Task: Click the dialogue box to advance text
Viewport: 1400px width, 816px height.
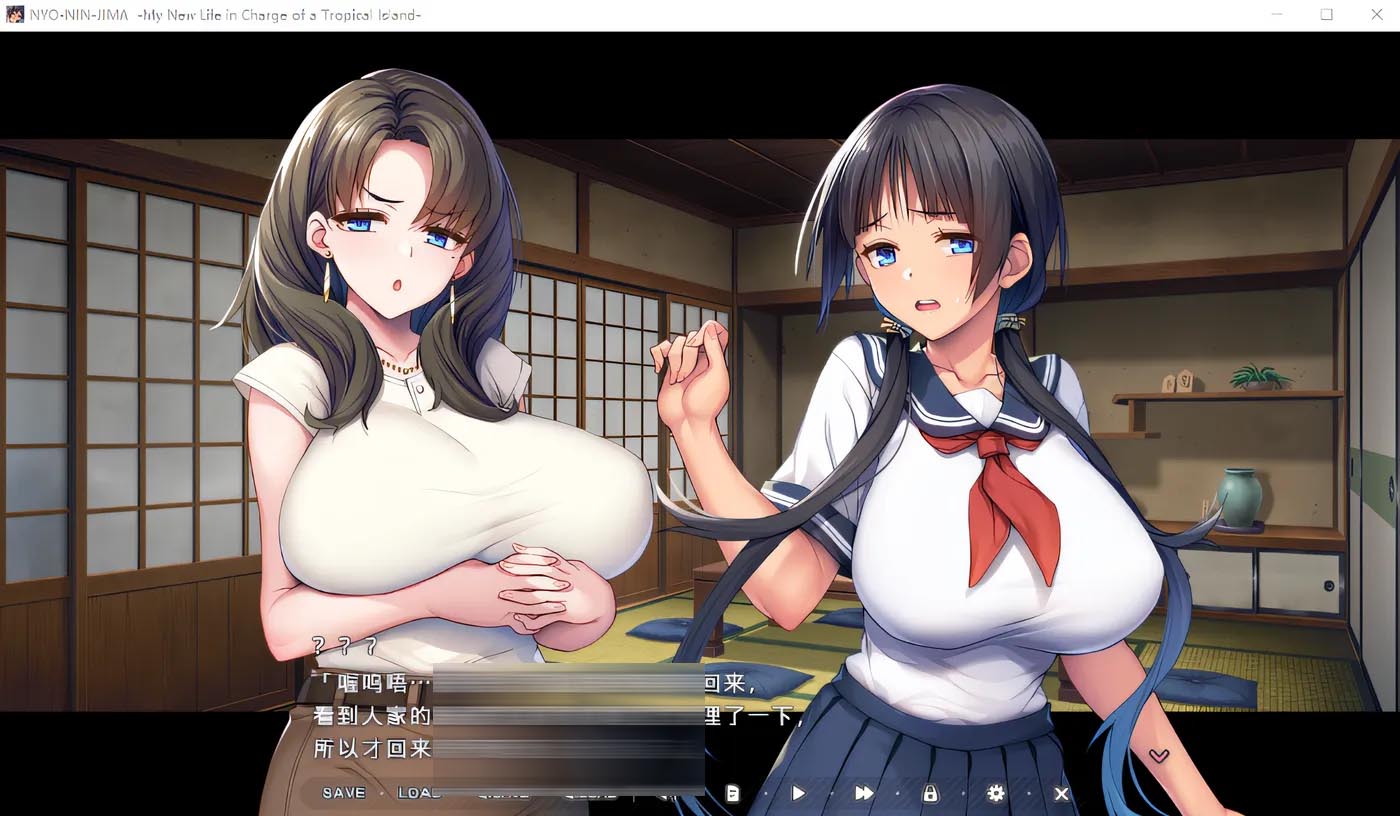Action: click(x=500, y=720)
